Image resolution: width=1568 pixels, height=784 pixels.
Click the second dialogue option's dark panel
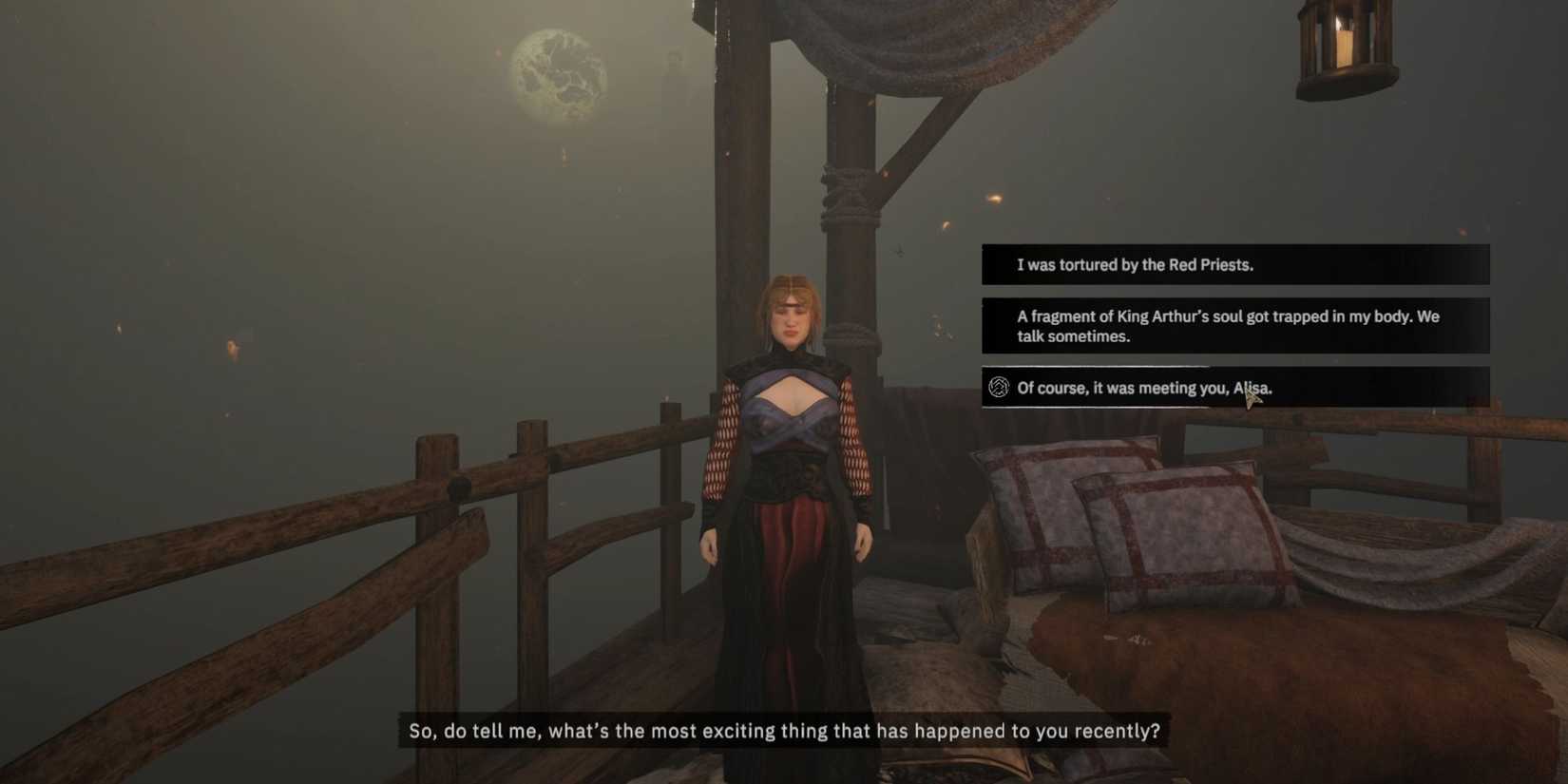(1235, 326)
